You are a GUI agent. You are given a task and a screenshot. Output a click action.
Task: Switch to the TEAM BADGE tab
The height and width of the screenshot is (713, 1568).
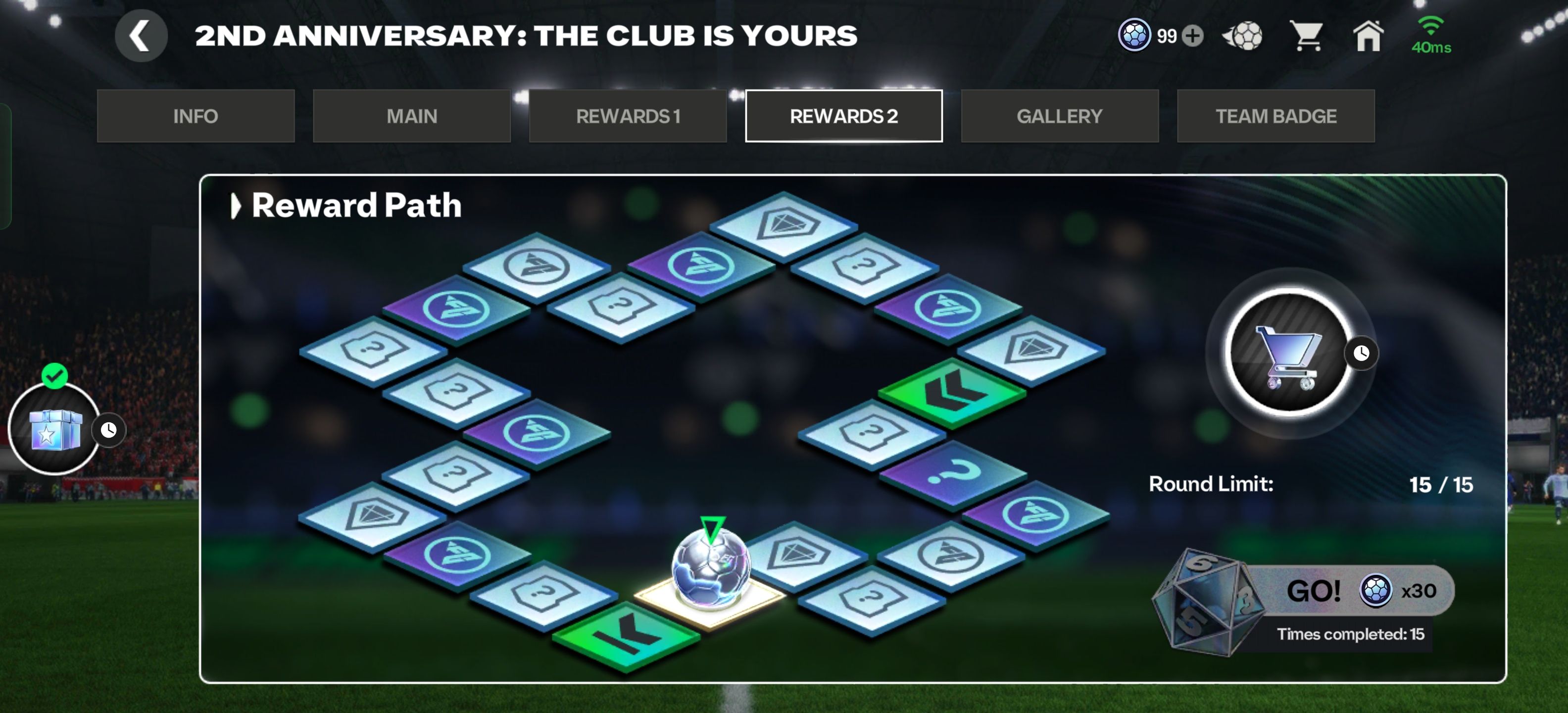(x=1275, y=116)
